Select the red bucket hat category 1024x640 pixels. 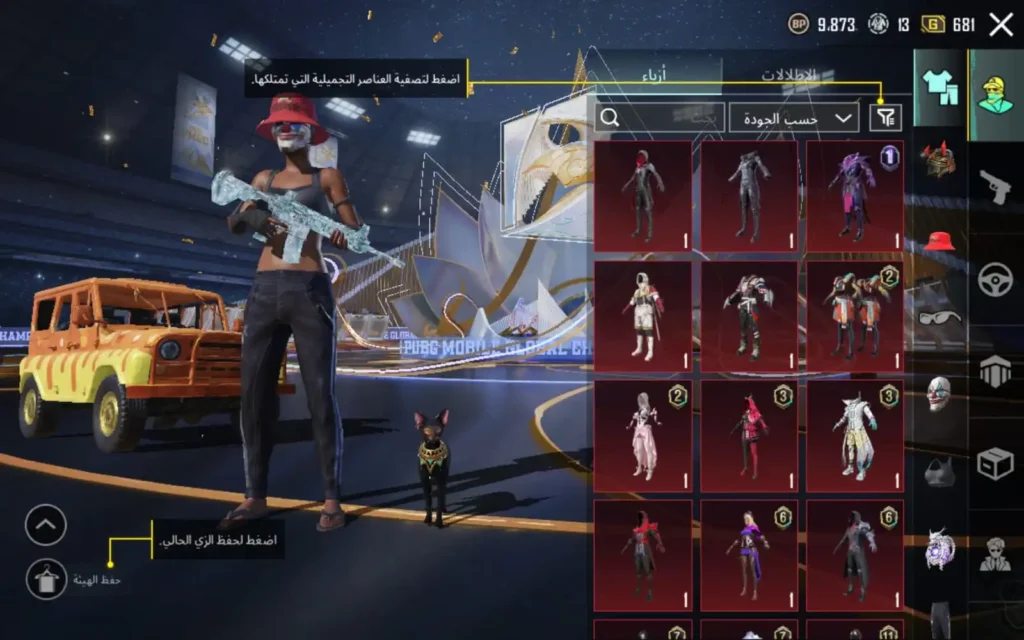coord(939,241)
